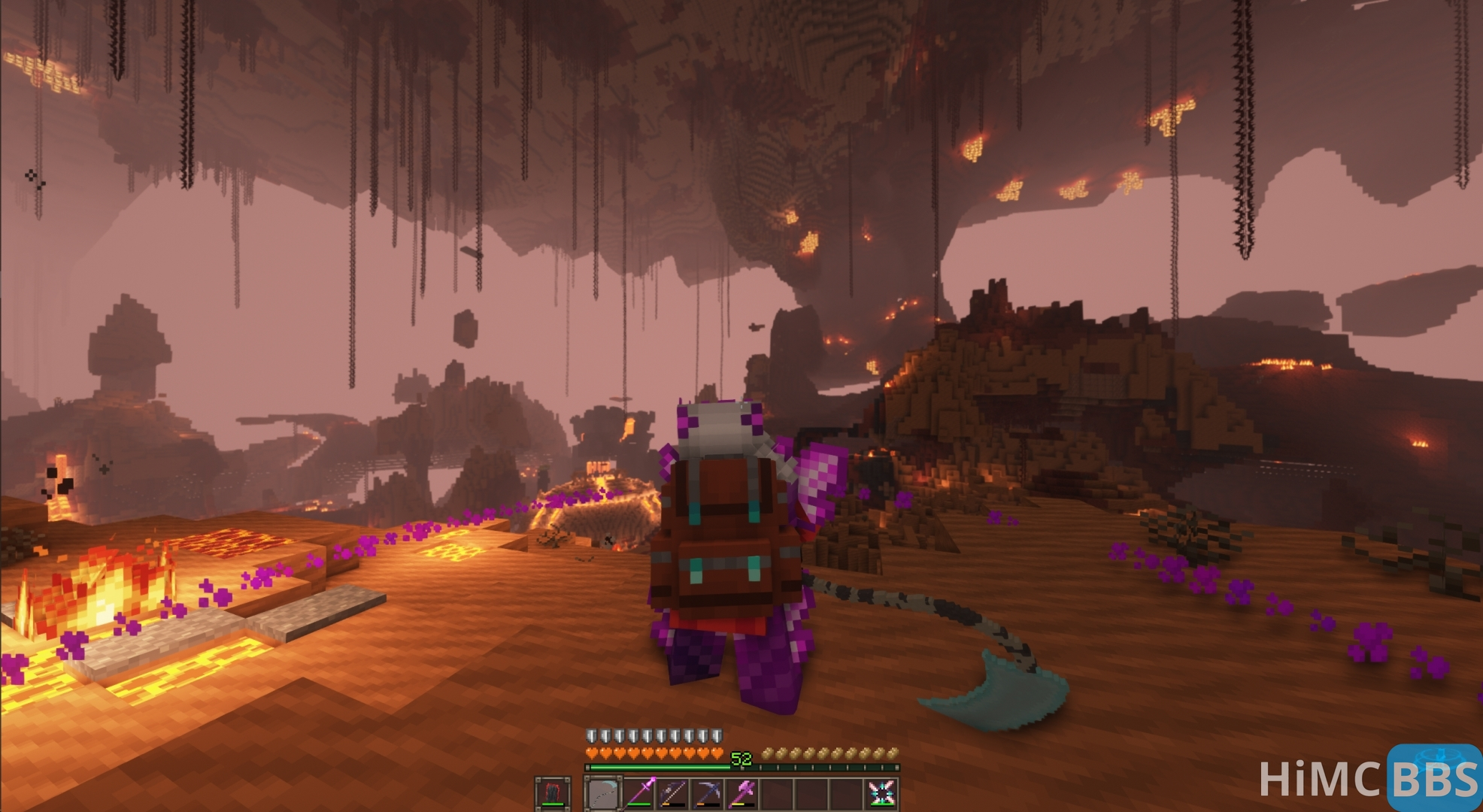Pick the crossed pink blades in the last hotbar slot
The width and height of the screenshot is (1483, 812).
(x=881, y=794)
